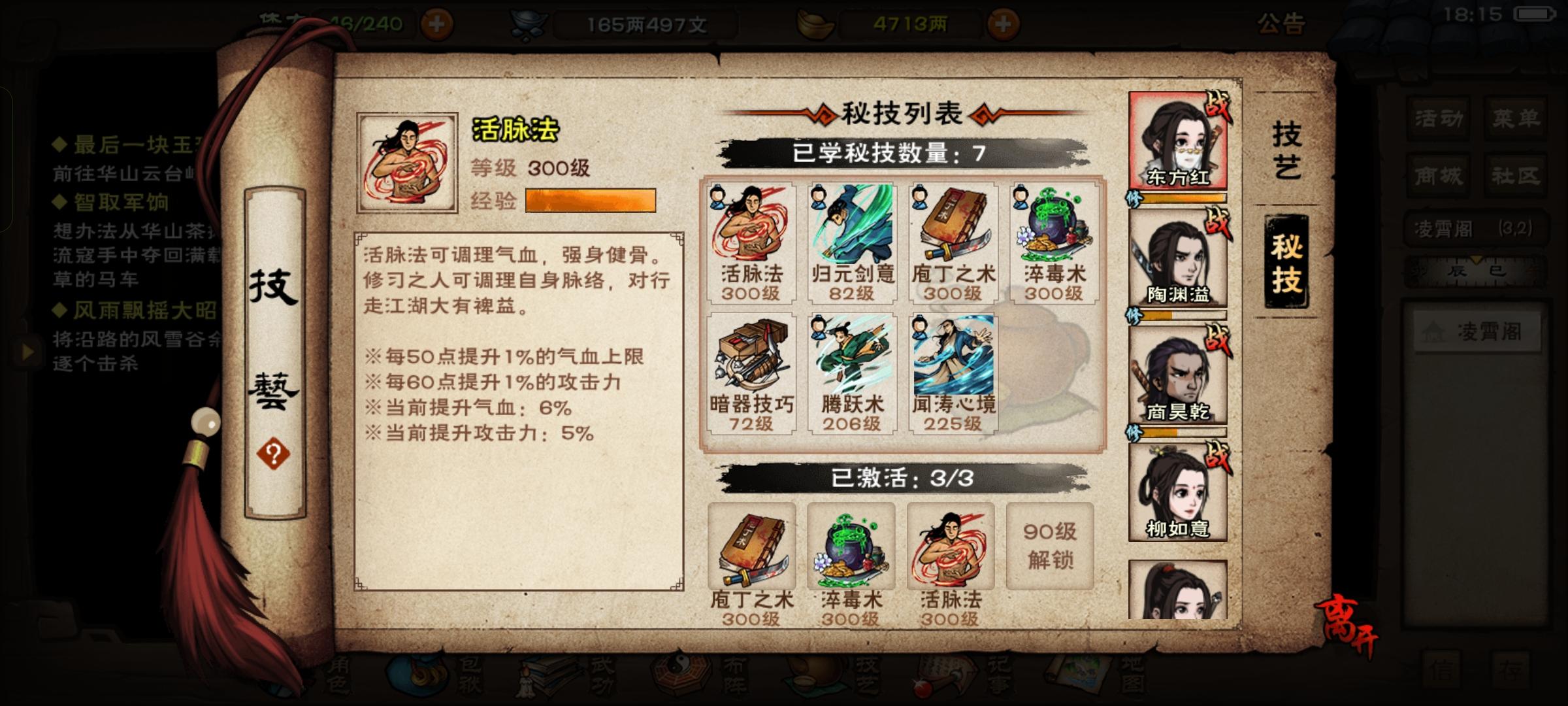
Task: Select the 闻涛心境 skill icon
Action: (953, 373)
